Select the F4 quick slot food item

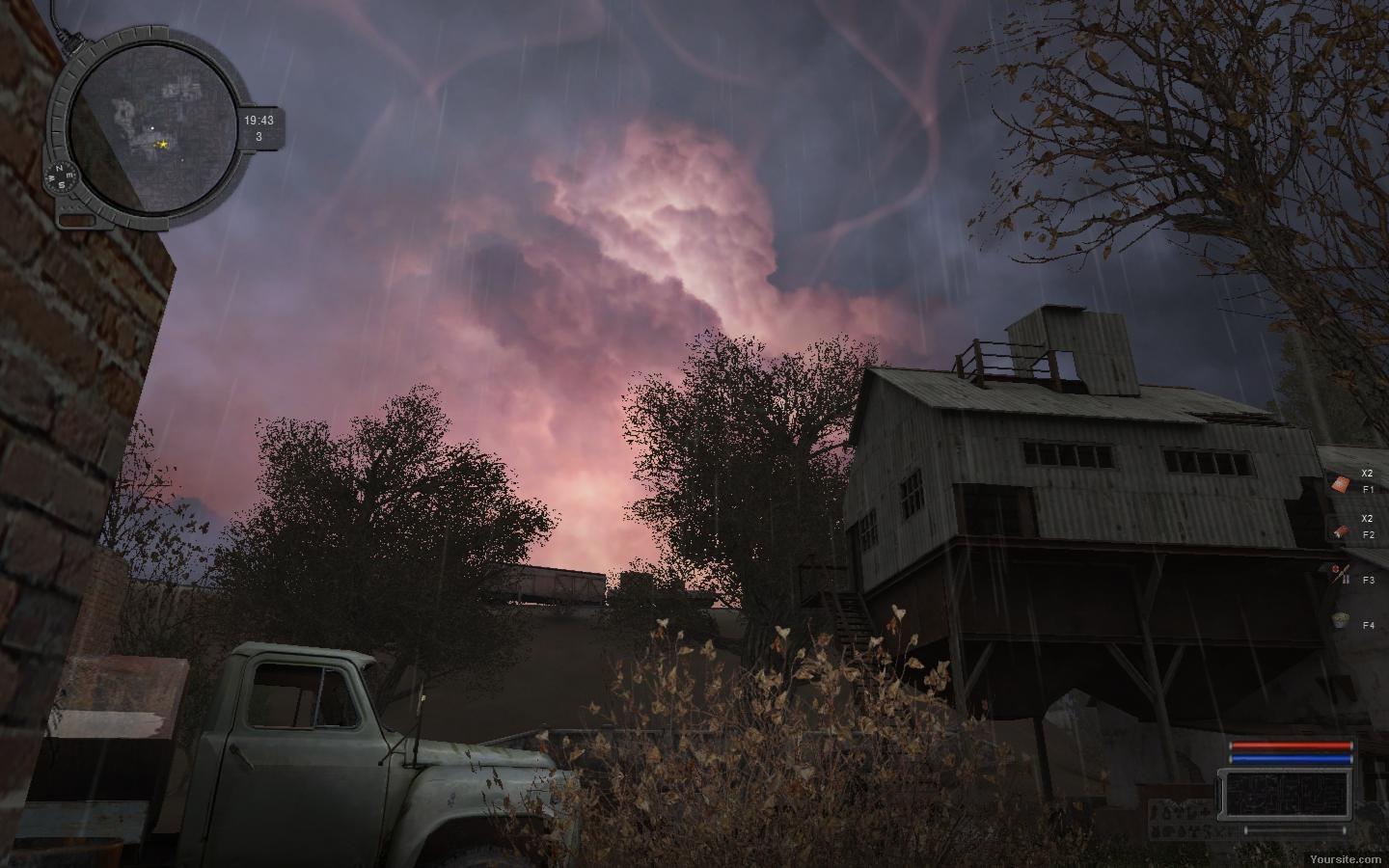pos(1340,620)
